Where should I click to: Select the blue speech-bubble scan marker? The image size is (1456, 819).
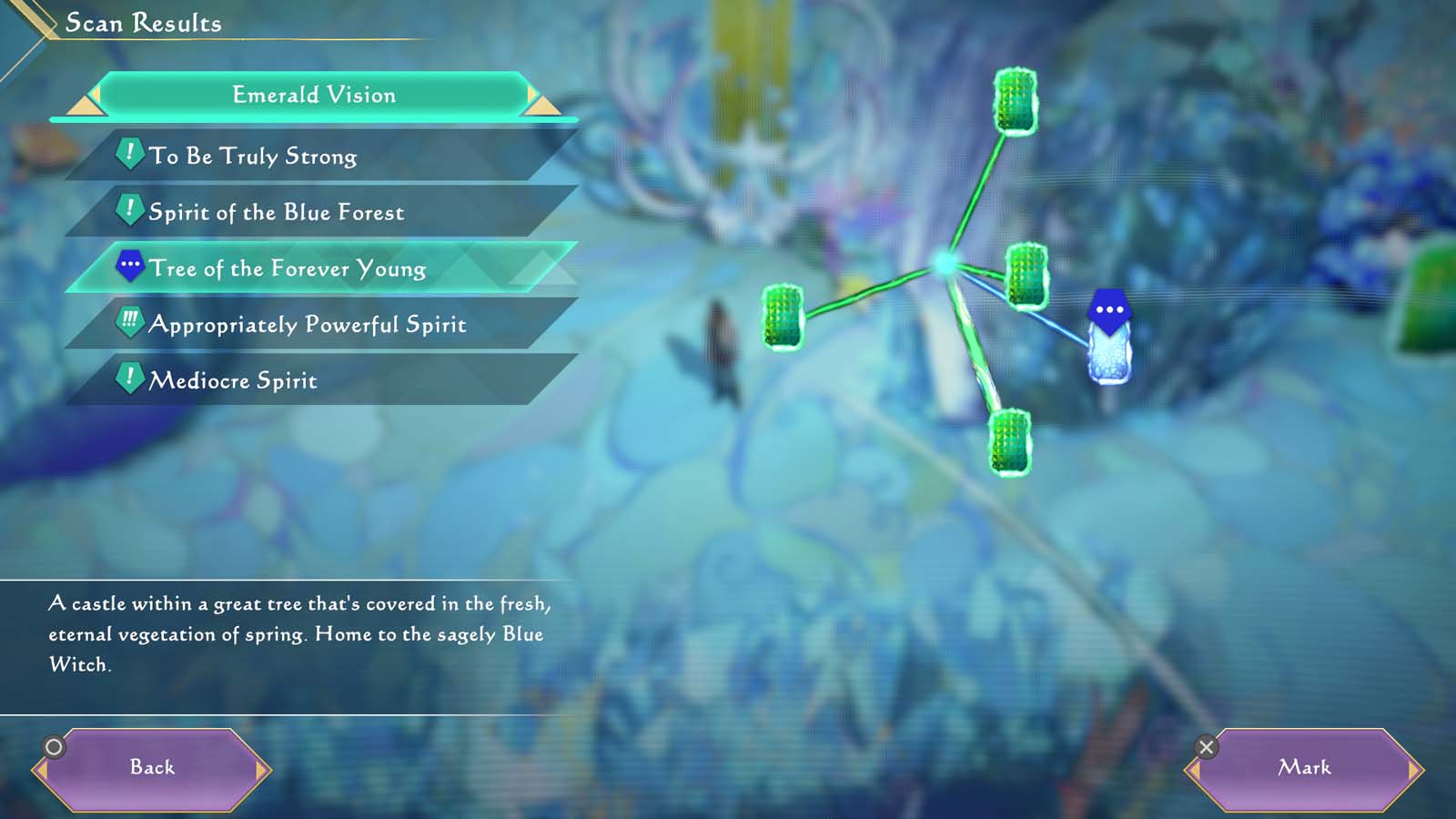(1109, 311)
